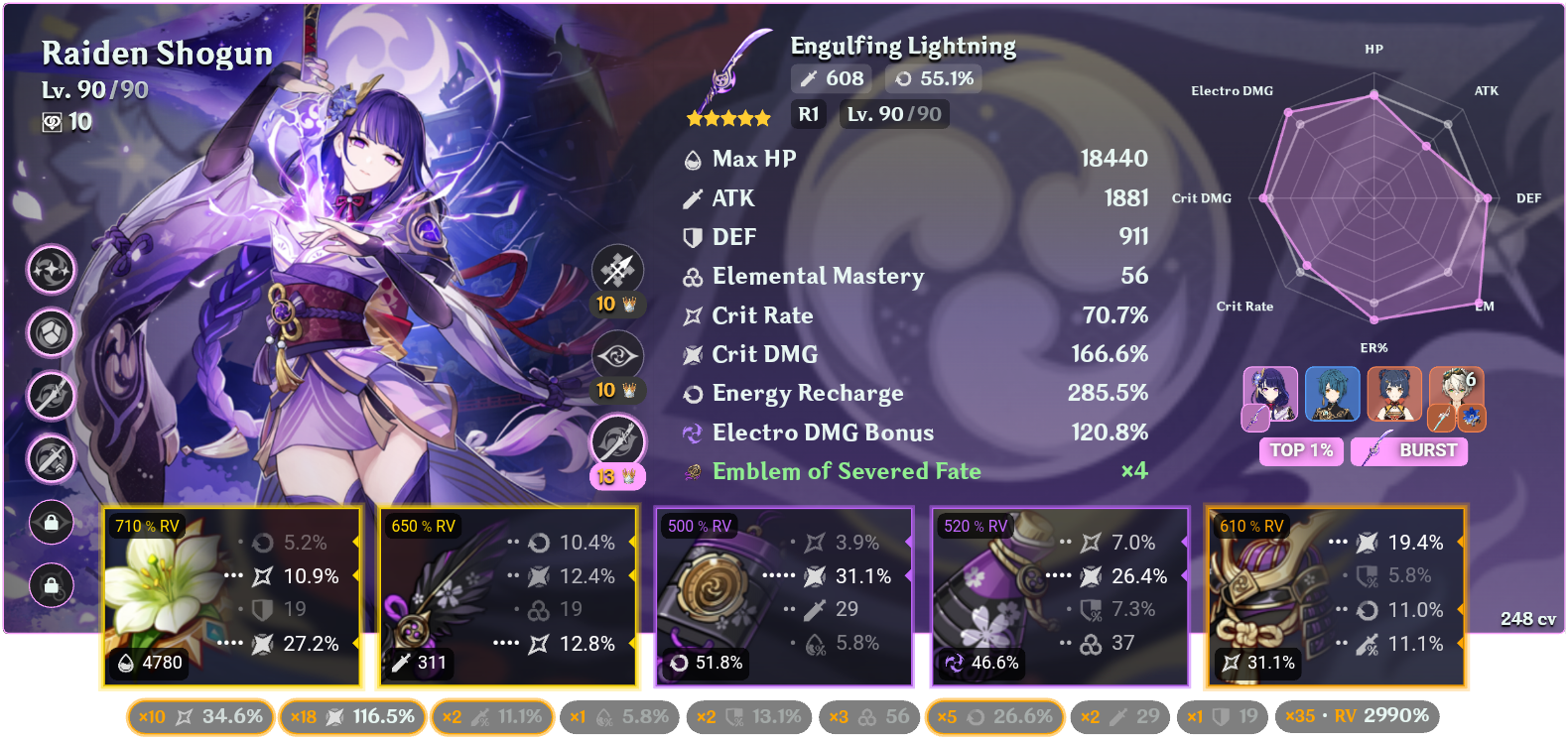Click the crossed swords icon above the talent column
Viewport: 1568px width, 741px height.
click(618, 269)
